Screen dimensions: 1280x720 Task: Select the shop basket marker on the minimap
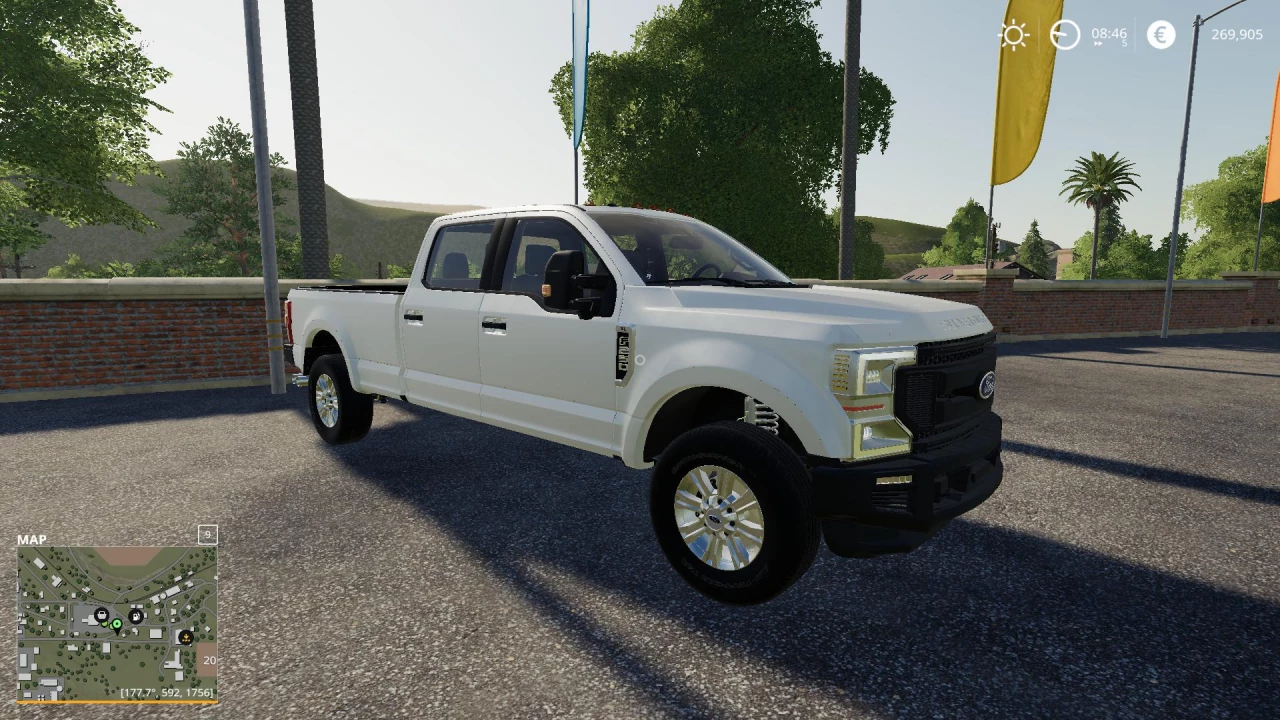tap(102, 615)
